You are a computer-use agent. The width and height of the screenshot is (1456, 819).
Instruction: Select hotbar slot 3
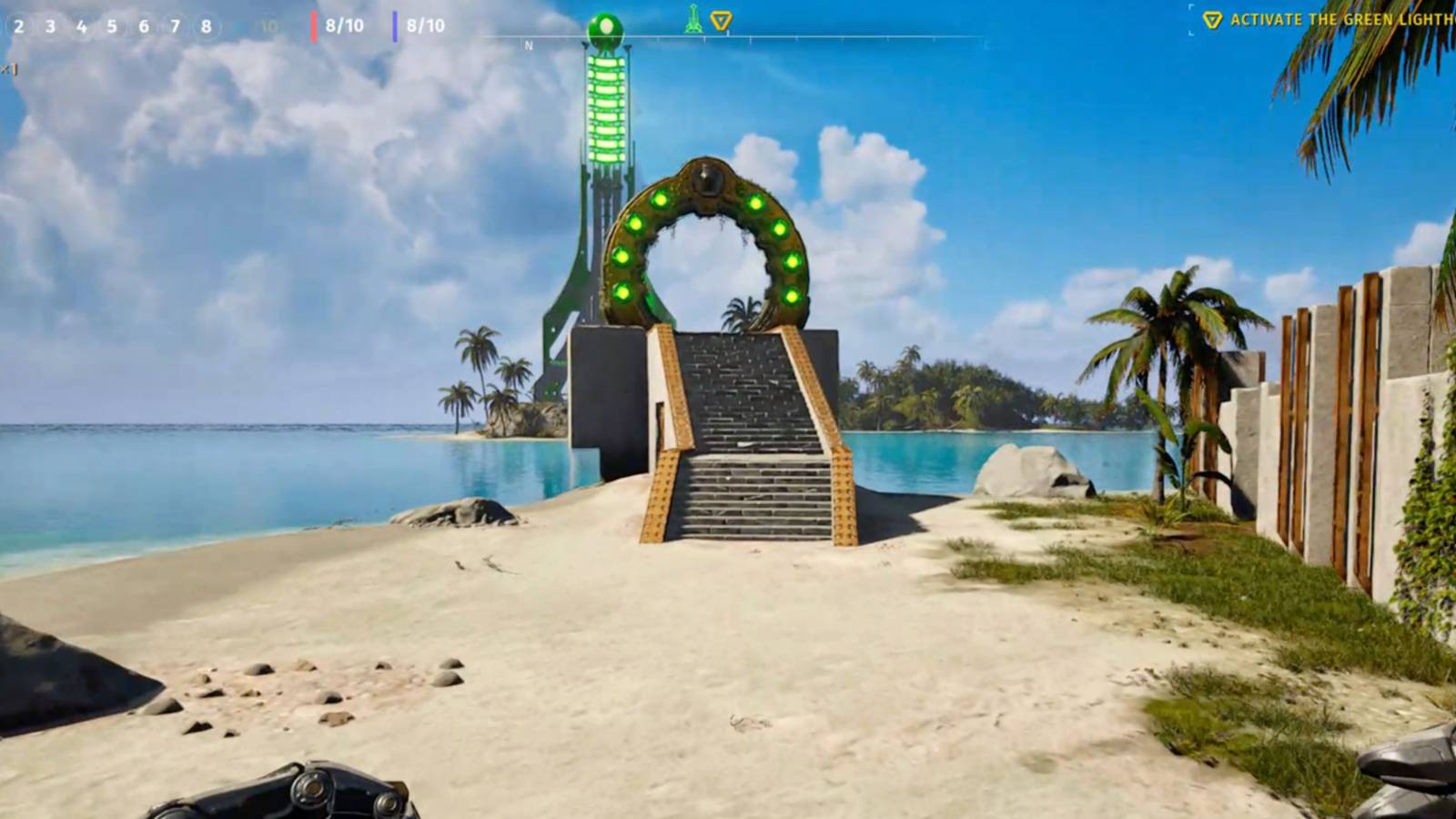pyautogui.click(x=49, y=26)
